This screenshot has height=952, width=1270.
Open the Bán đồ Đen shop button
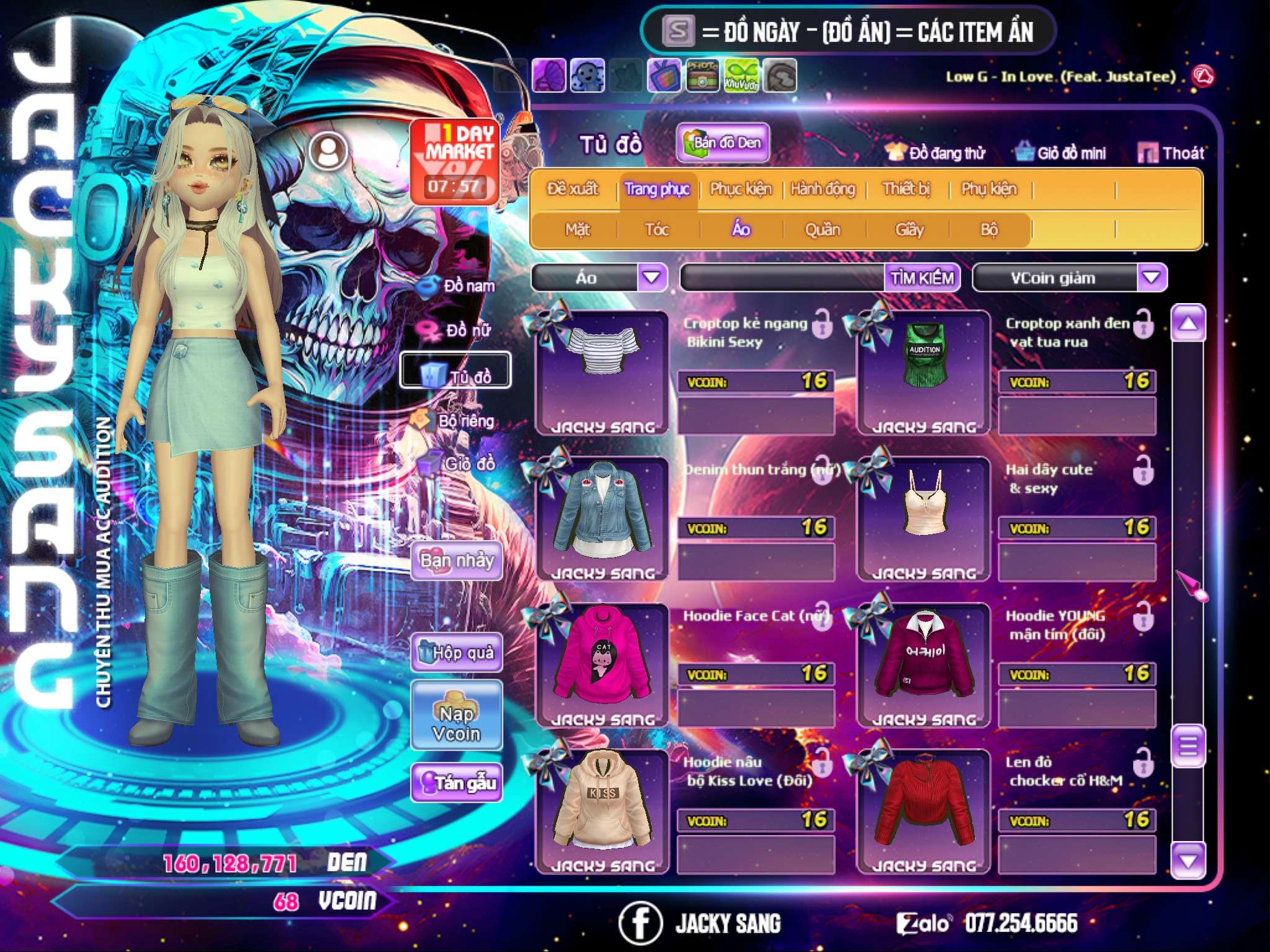[x=722, y=143]
